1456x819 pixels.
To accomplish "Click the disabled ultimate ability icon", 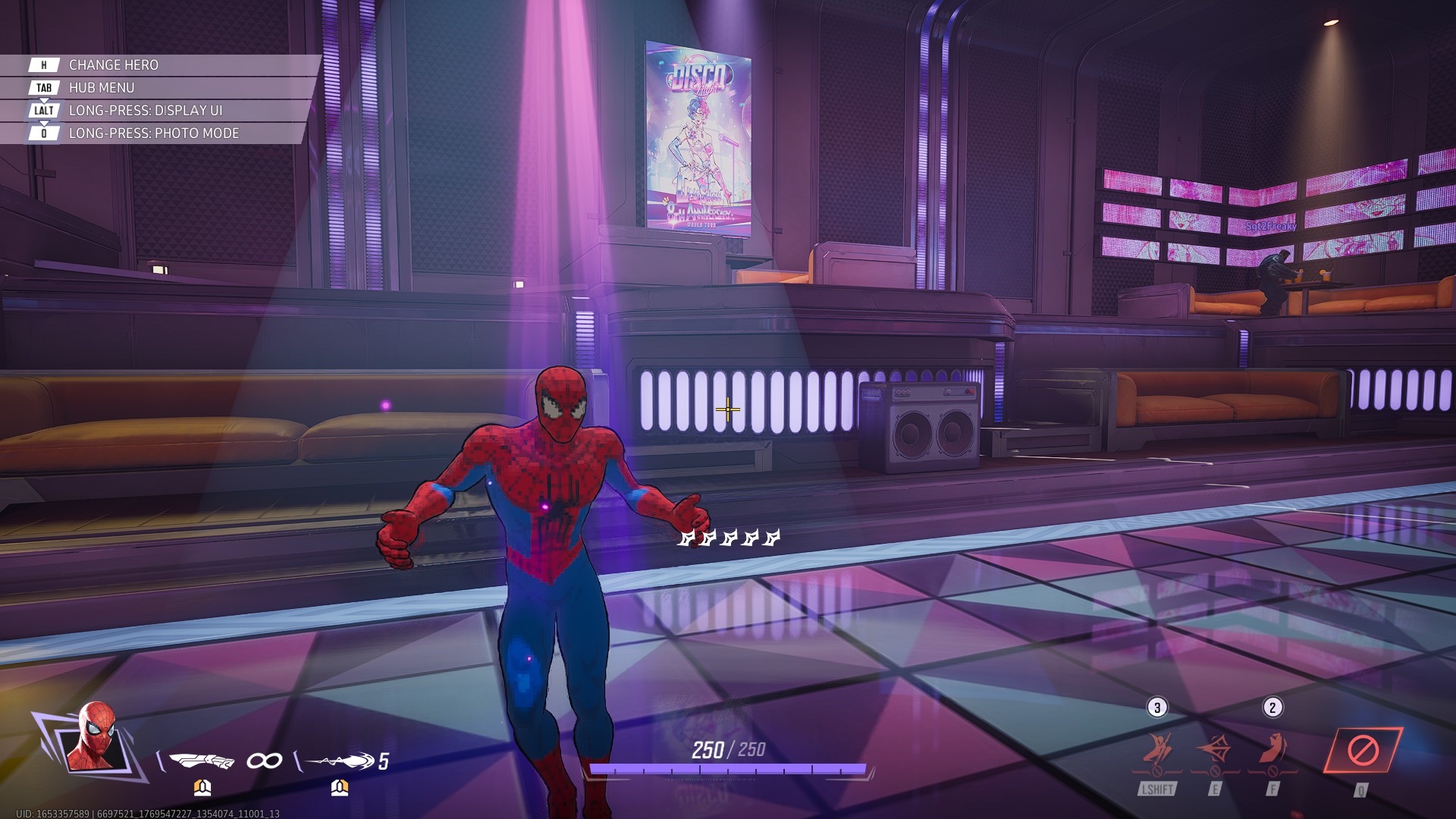I will point(1363,751).
